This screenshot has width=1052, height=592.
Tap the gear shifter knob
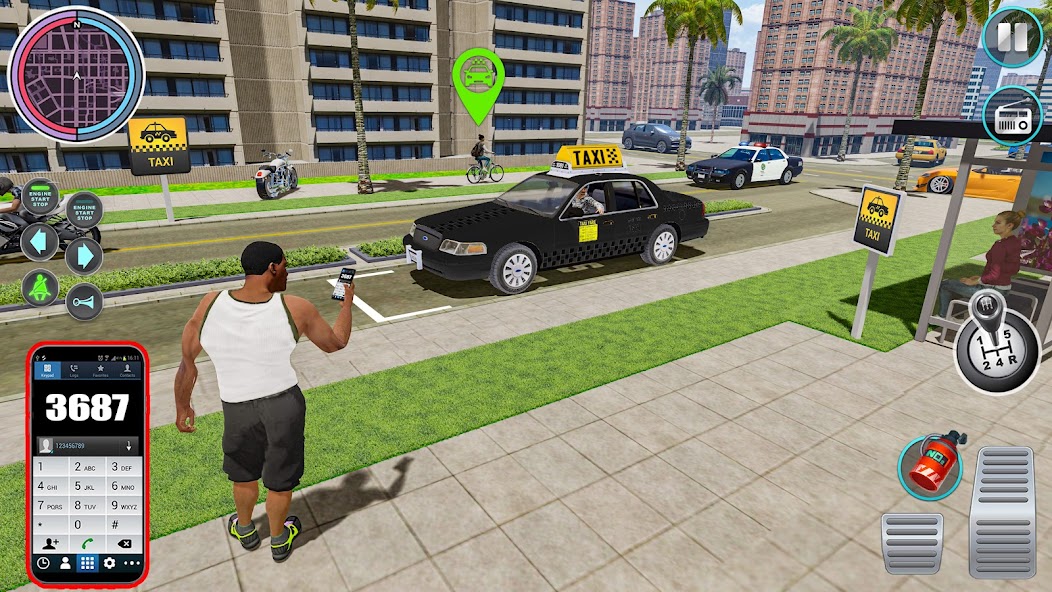point(996,338)
